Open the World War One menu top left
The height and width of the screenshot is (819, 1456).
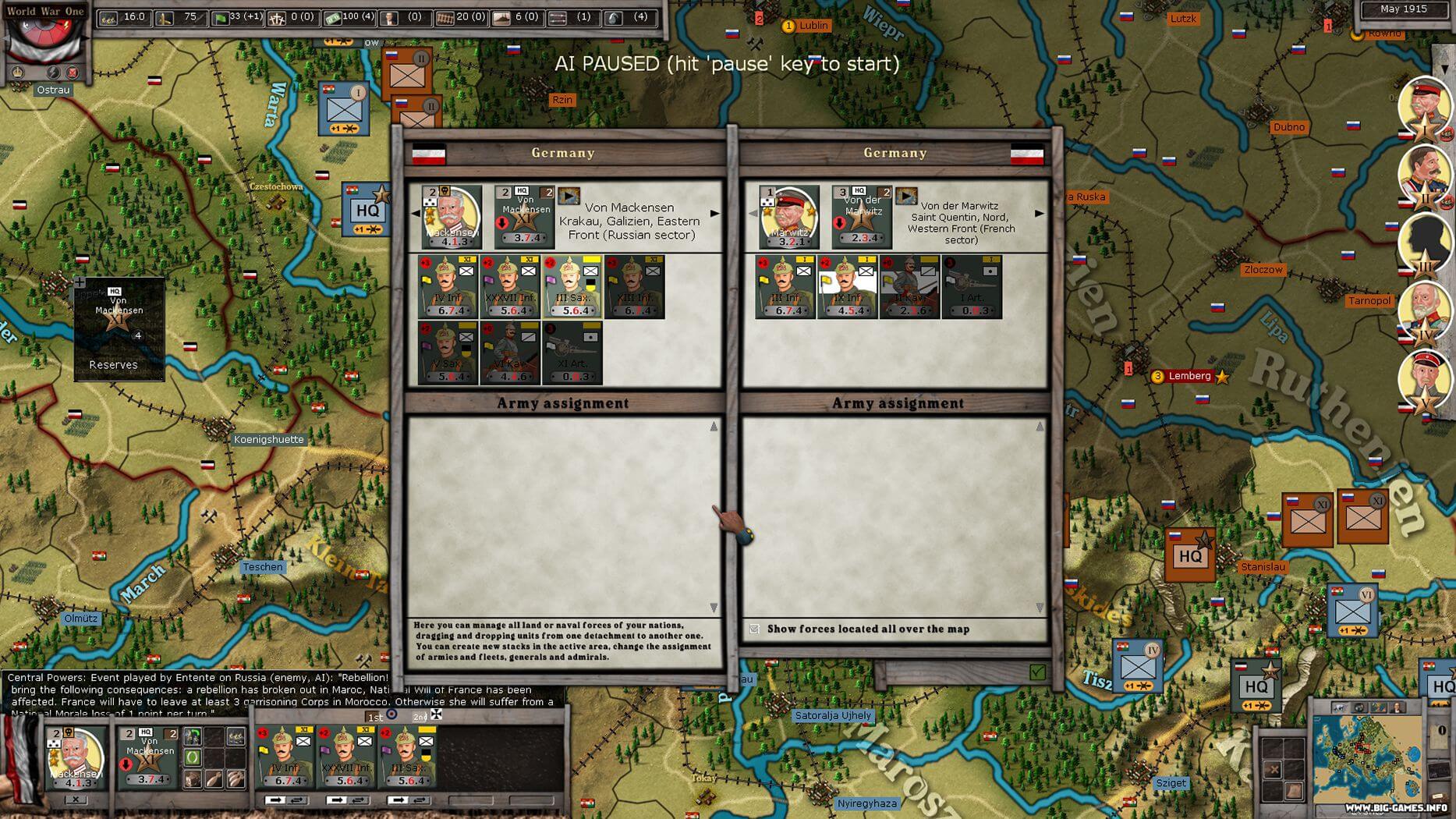(44, 11)
